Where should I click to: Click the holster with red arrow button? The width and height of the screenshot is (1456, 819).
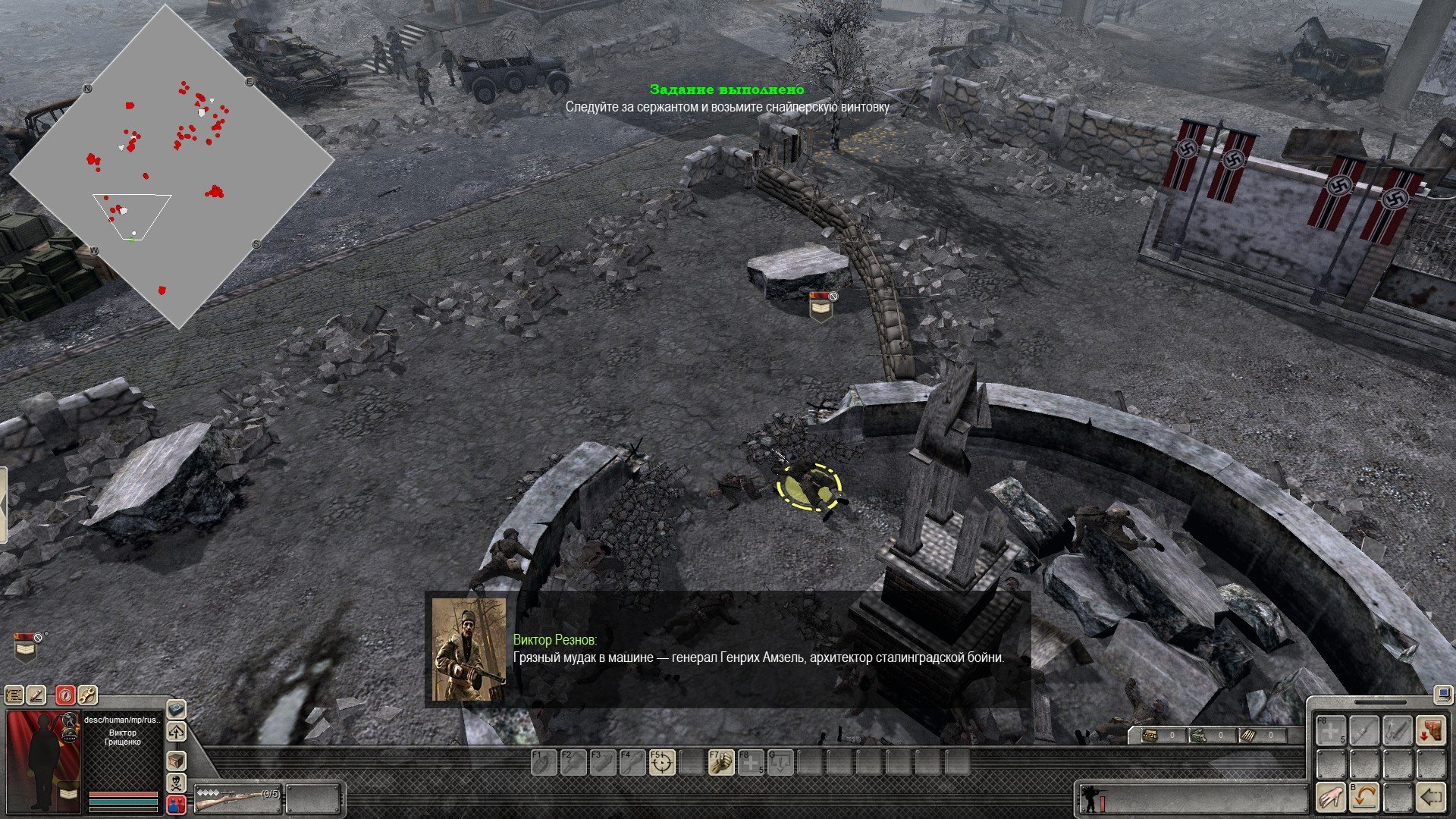pos(1431,731)
